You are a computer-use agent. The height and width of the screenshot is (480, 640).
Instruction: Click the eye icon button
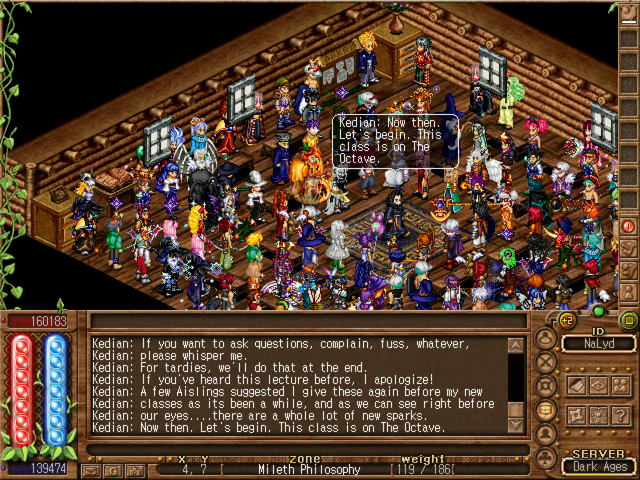pyautogui.click(x=598, y=385)
